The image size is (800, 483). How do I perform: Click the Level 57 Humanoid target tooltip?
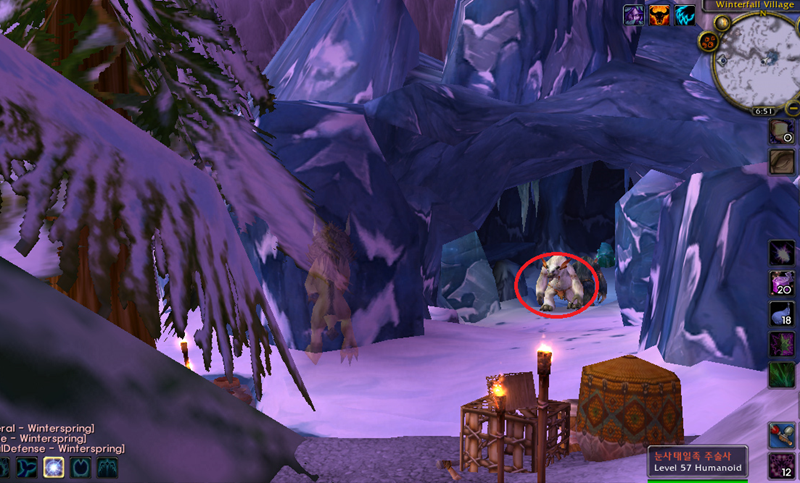click(697, 461)
